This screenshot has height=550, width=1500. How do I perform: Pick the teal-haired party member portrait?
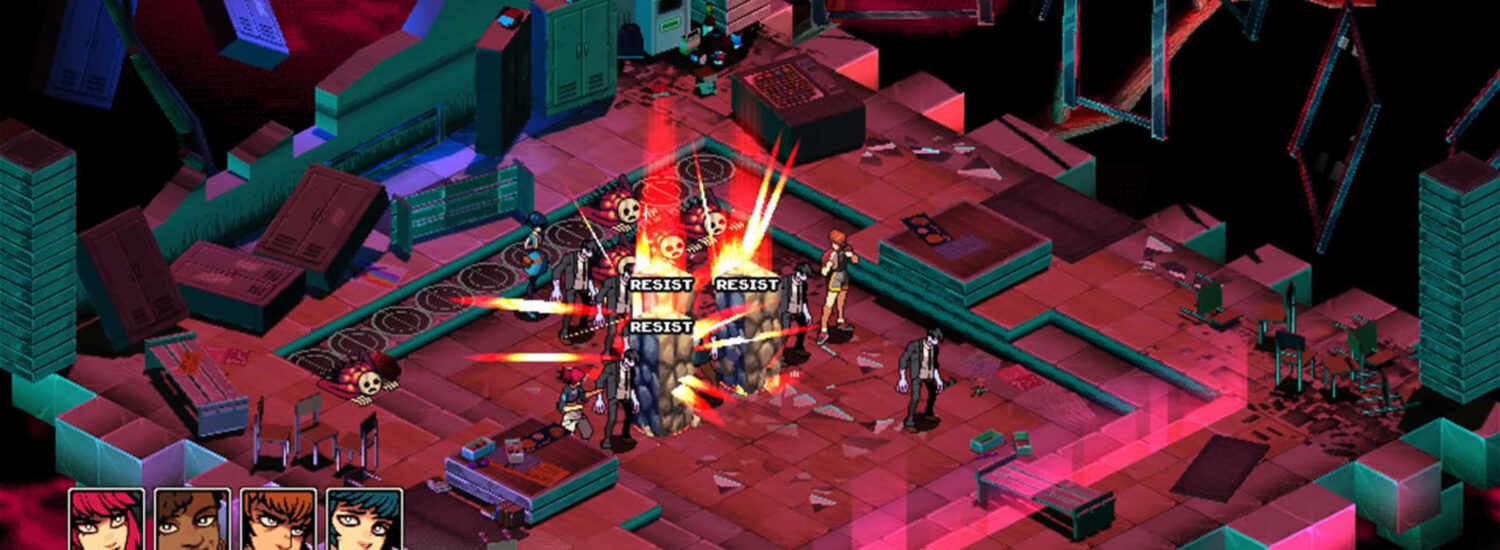[x=364, y=520]
